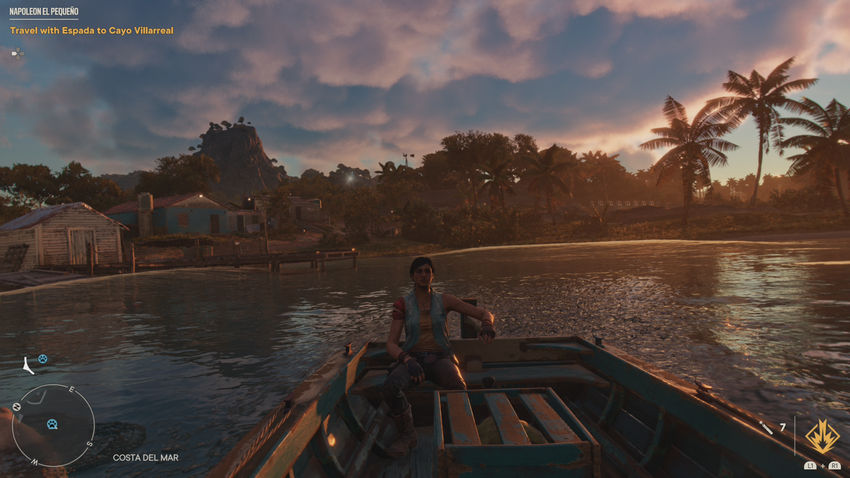The height and width of the screenshot is (478, 850).
Task: Select the Napoleon El Pequeño mission title
Action: click(x=43, y=11)
